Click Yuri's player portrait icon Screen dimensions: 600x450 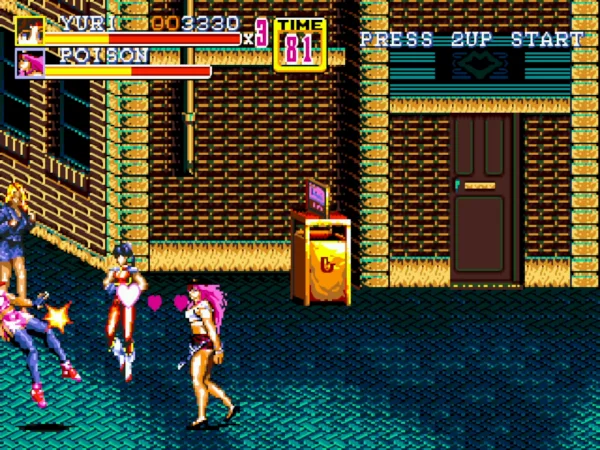tap(29, 30)
